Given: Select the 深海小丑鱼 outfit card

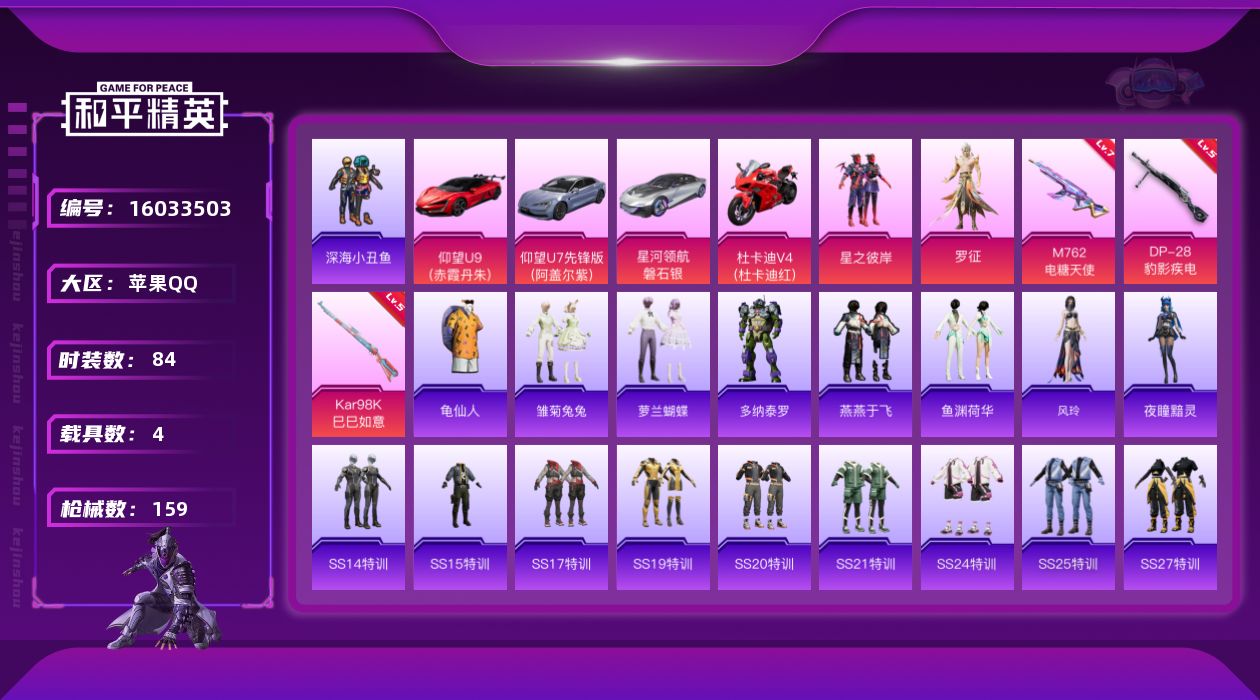Looking at the screenshot, I should (358, 211).
